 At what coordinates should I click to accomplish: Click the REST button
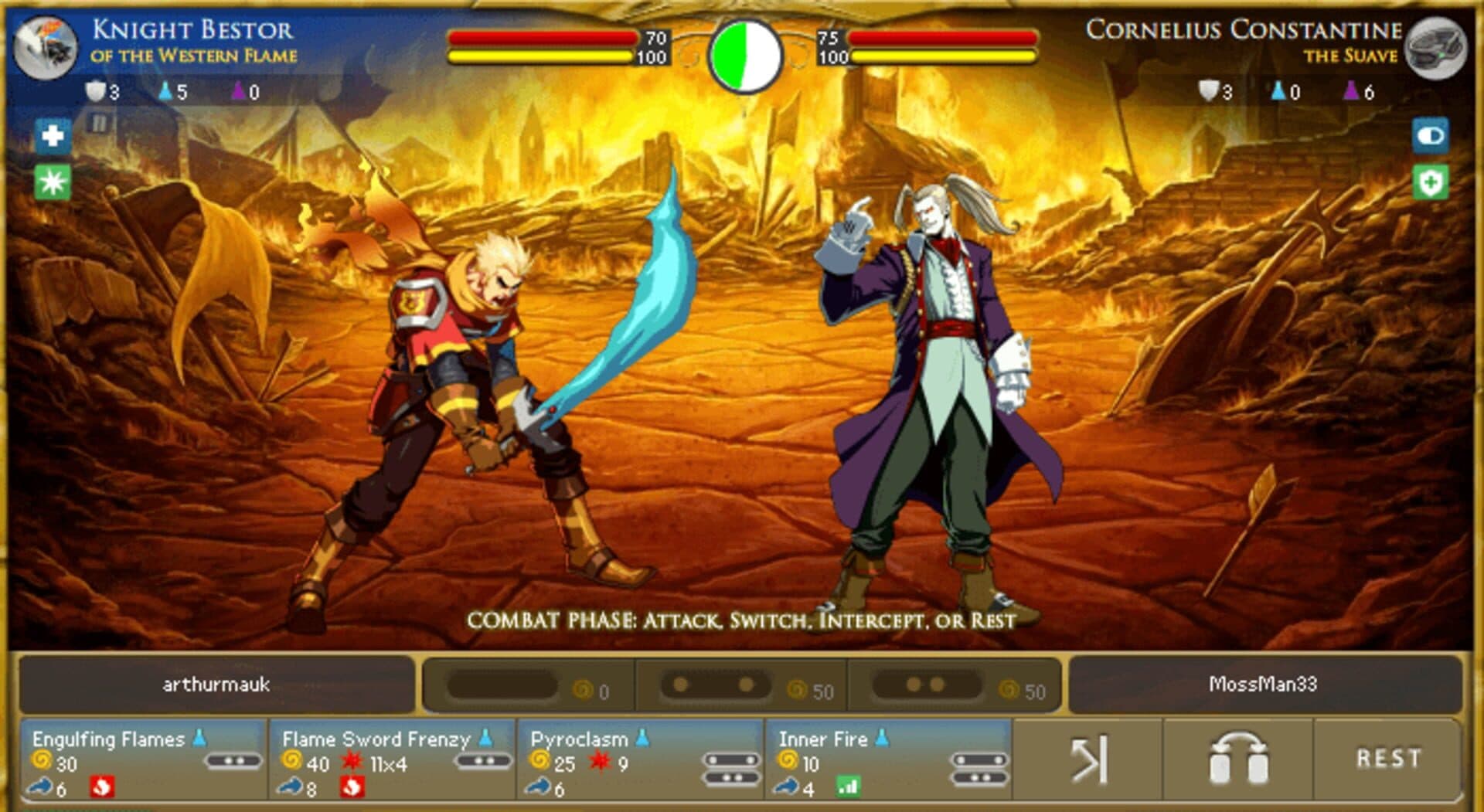[1388, 759]
